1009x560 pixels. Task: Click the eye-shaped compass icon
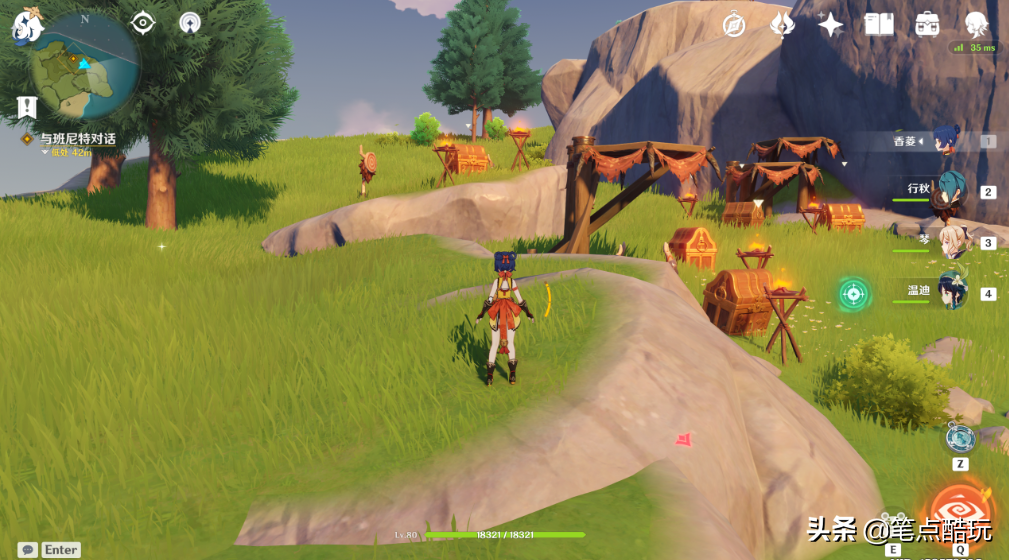click(x=143, y=22)
